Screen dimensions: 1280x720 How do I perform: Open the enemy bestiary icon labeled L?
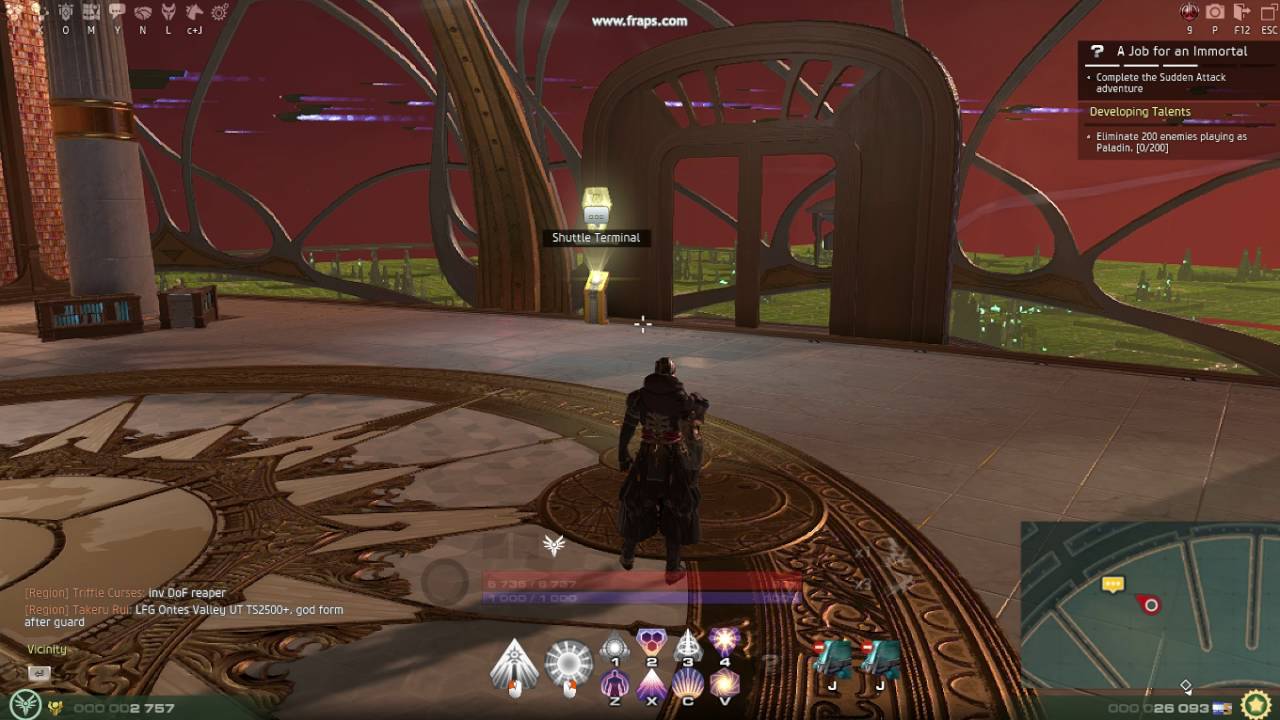click(x=168, y=12)
